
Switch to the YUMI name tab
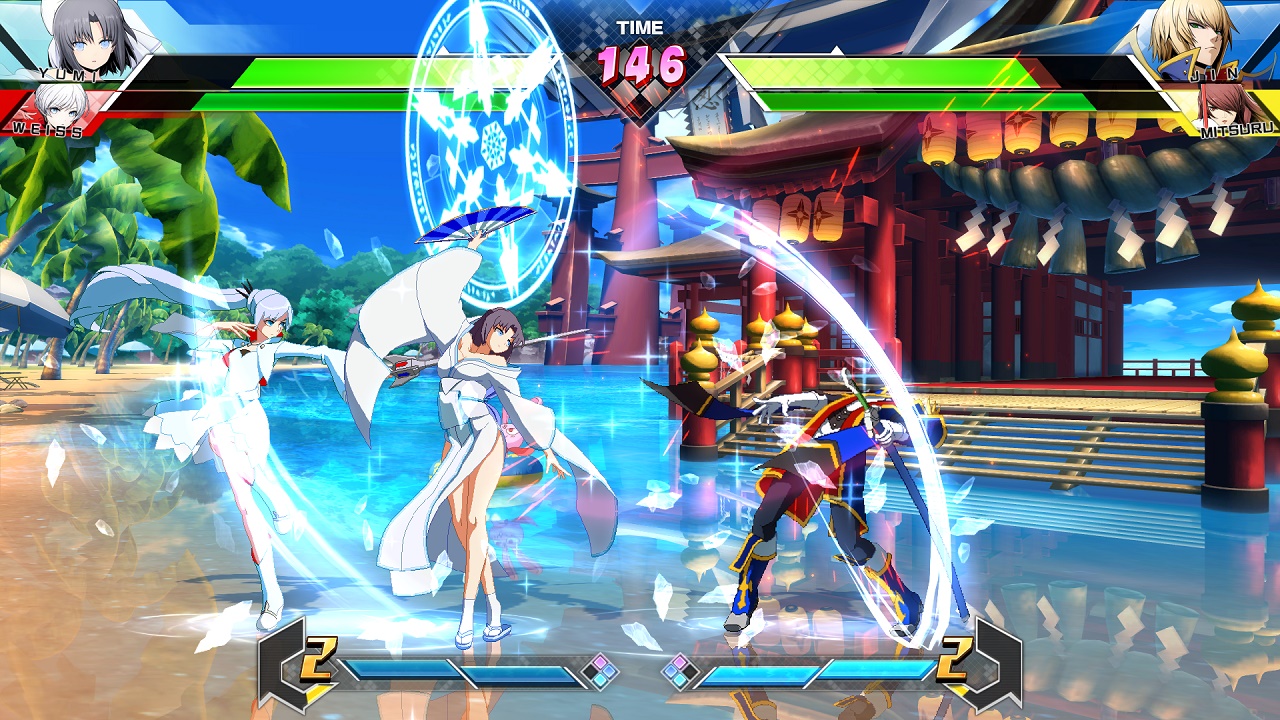(x=68, y=74)
